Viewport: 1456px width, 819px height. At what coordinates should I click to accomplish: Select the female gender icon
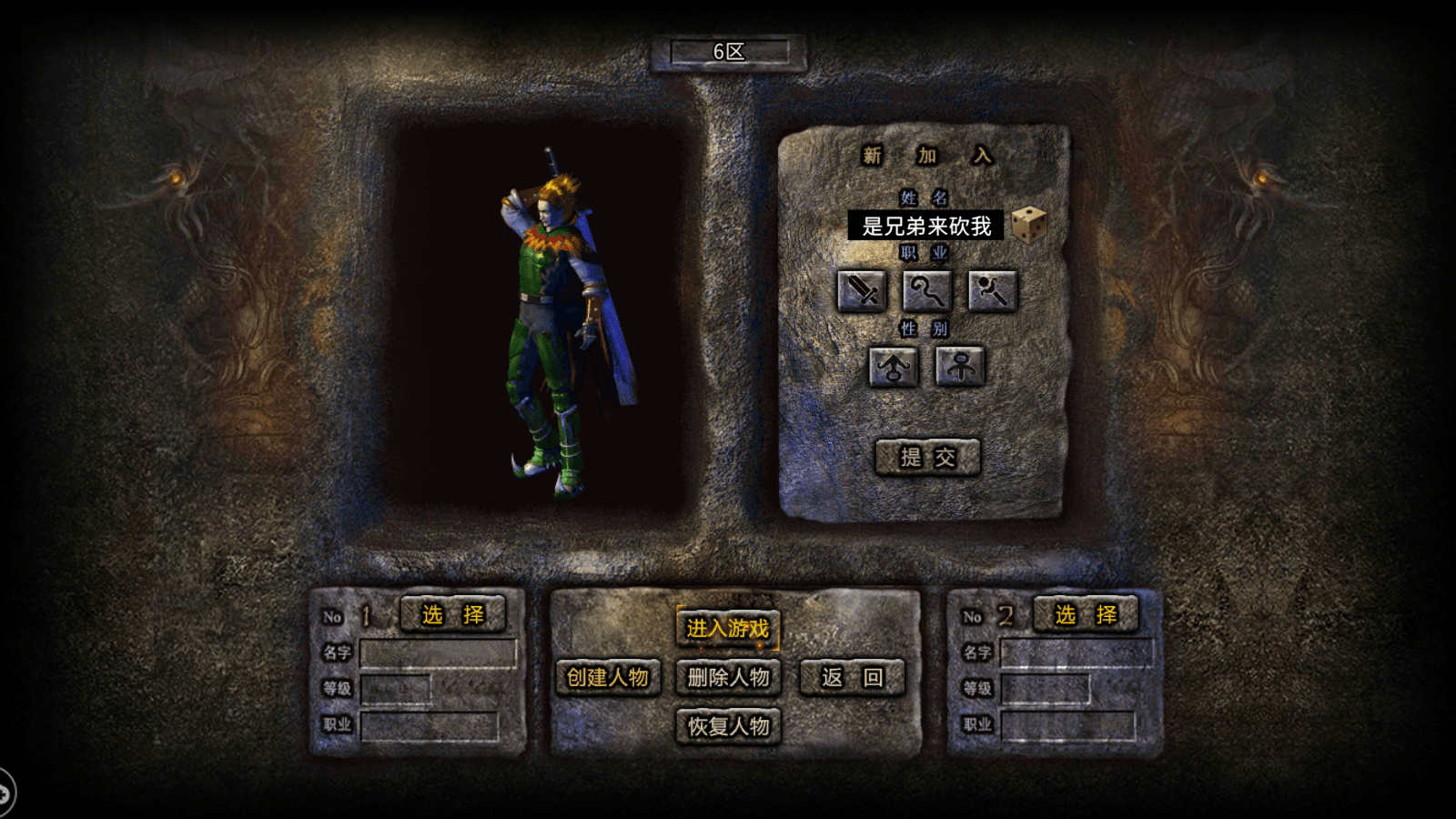point(960,367)
